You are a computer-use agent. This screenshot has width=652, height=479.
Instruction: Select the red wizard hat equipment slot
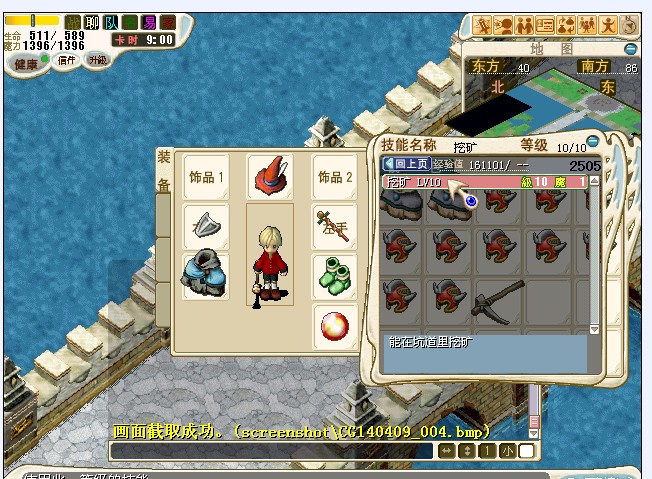(x=270, y=176)
